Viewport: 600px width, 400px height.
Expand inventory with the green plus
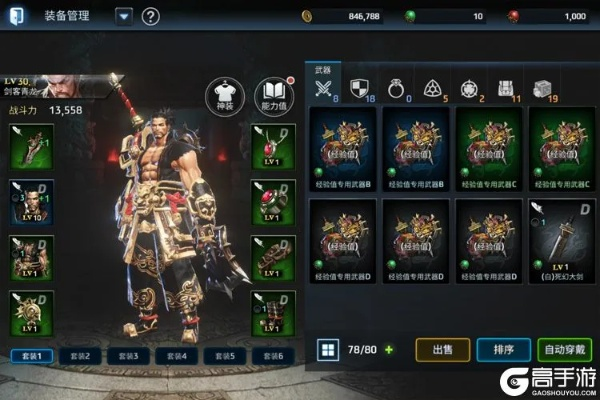coord(389,350)
